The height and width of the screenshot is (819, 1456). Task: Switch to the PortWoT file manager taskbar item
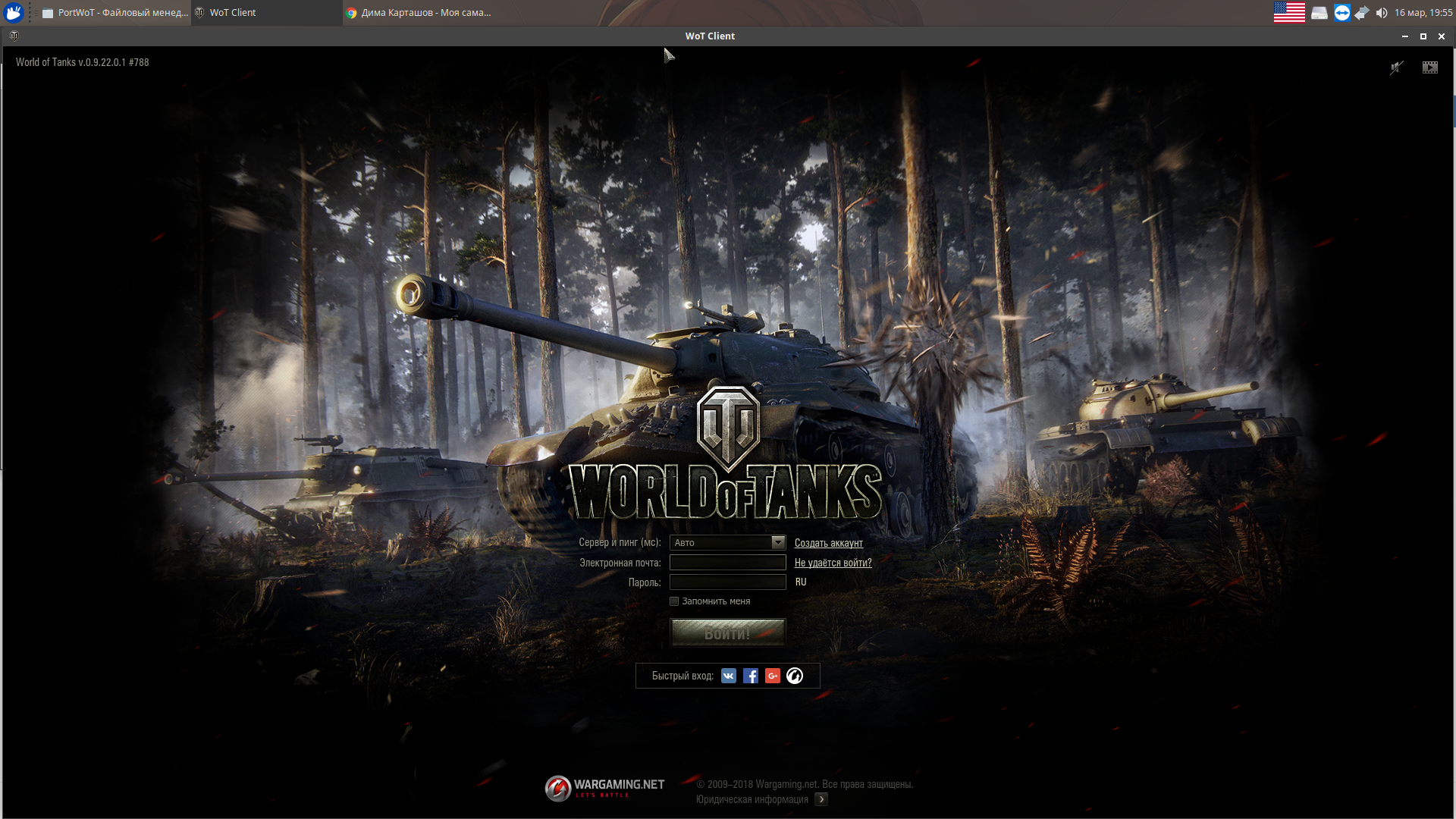[x=115, y=13]
